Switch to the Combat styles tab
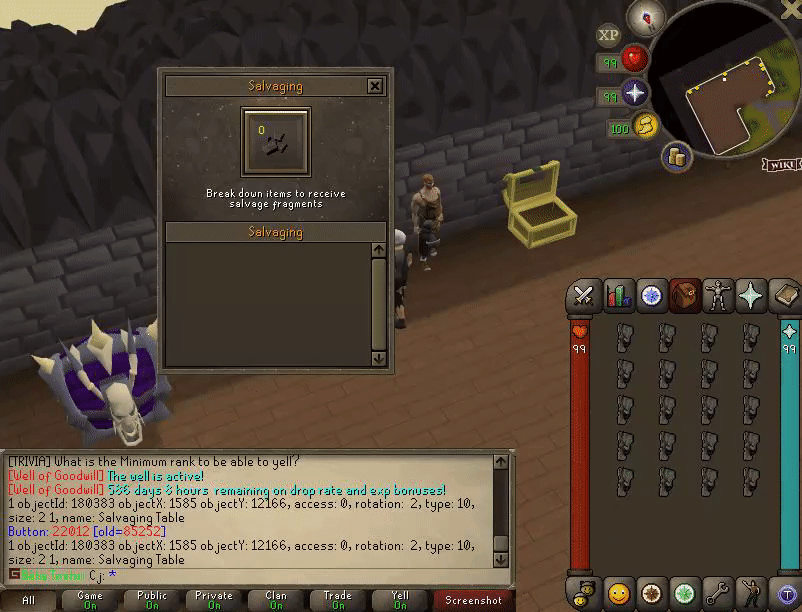The width and height of the screenshot is (802, 612). click(584, 296)
